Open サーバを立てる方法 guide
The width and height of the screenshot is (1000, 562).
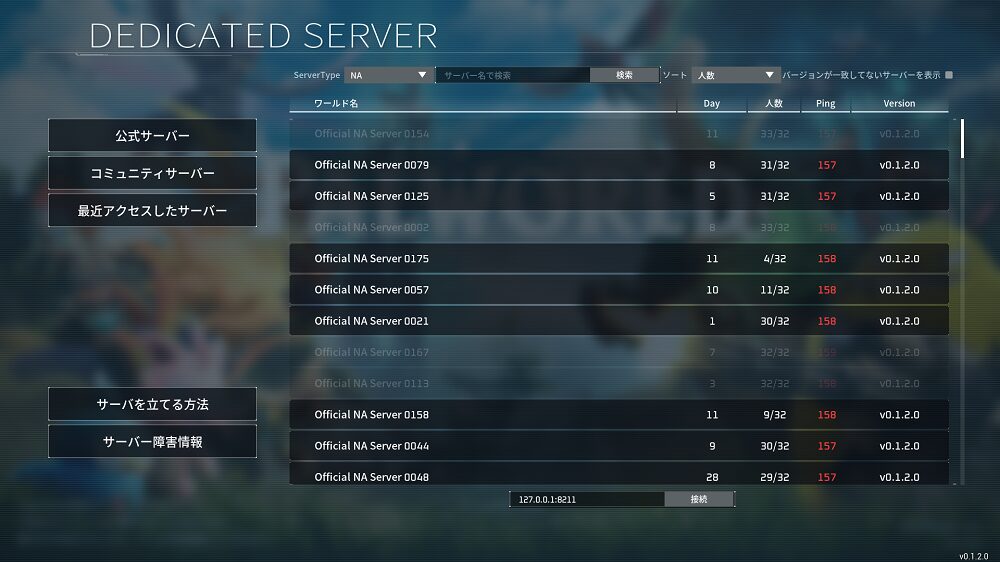(152, 404)
